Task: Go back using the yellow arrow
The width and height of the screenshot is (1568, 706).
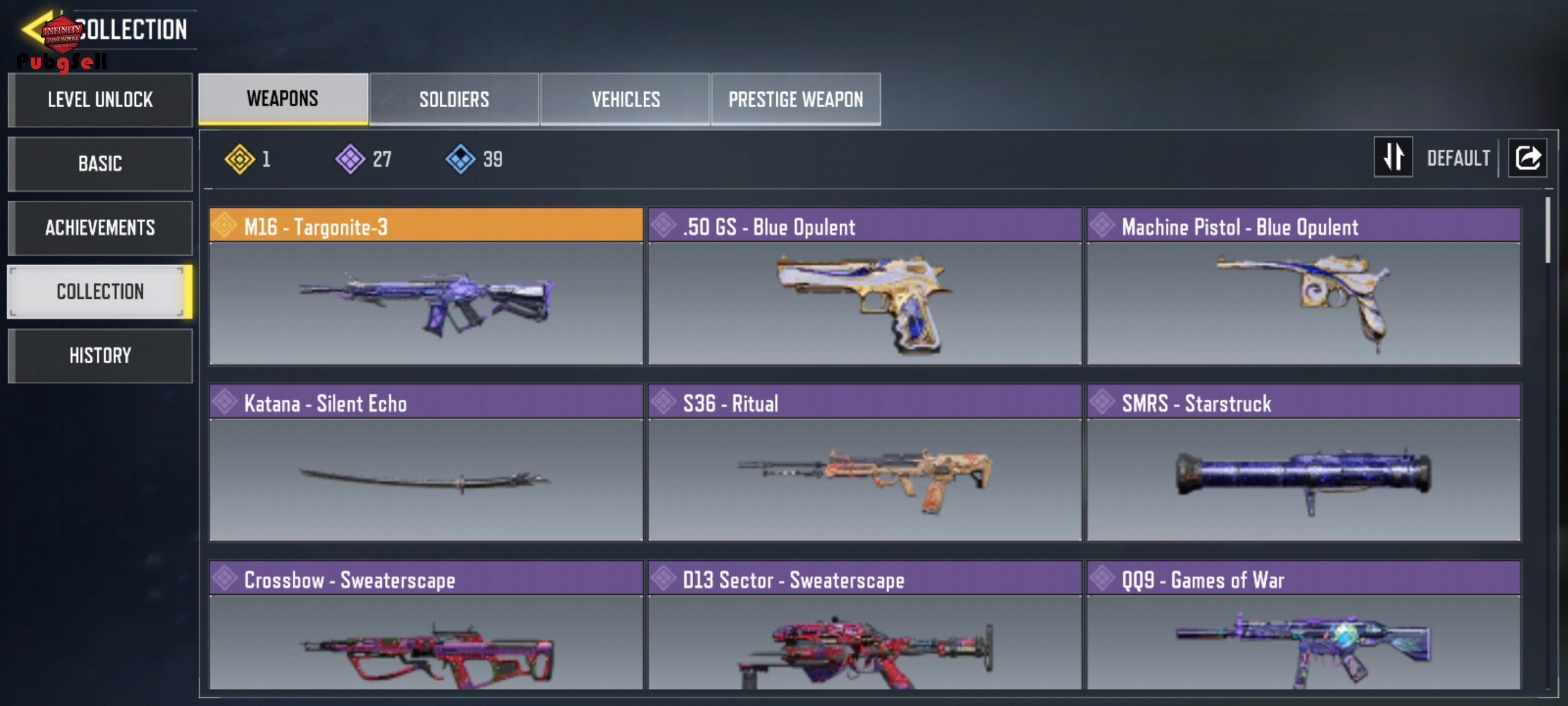Action: (x=33, y=29)
